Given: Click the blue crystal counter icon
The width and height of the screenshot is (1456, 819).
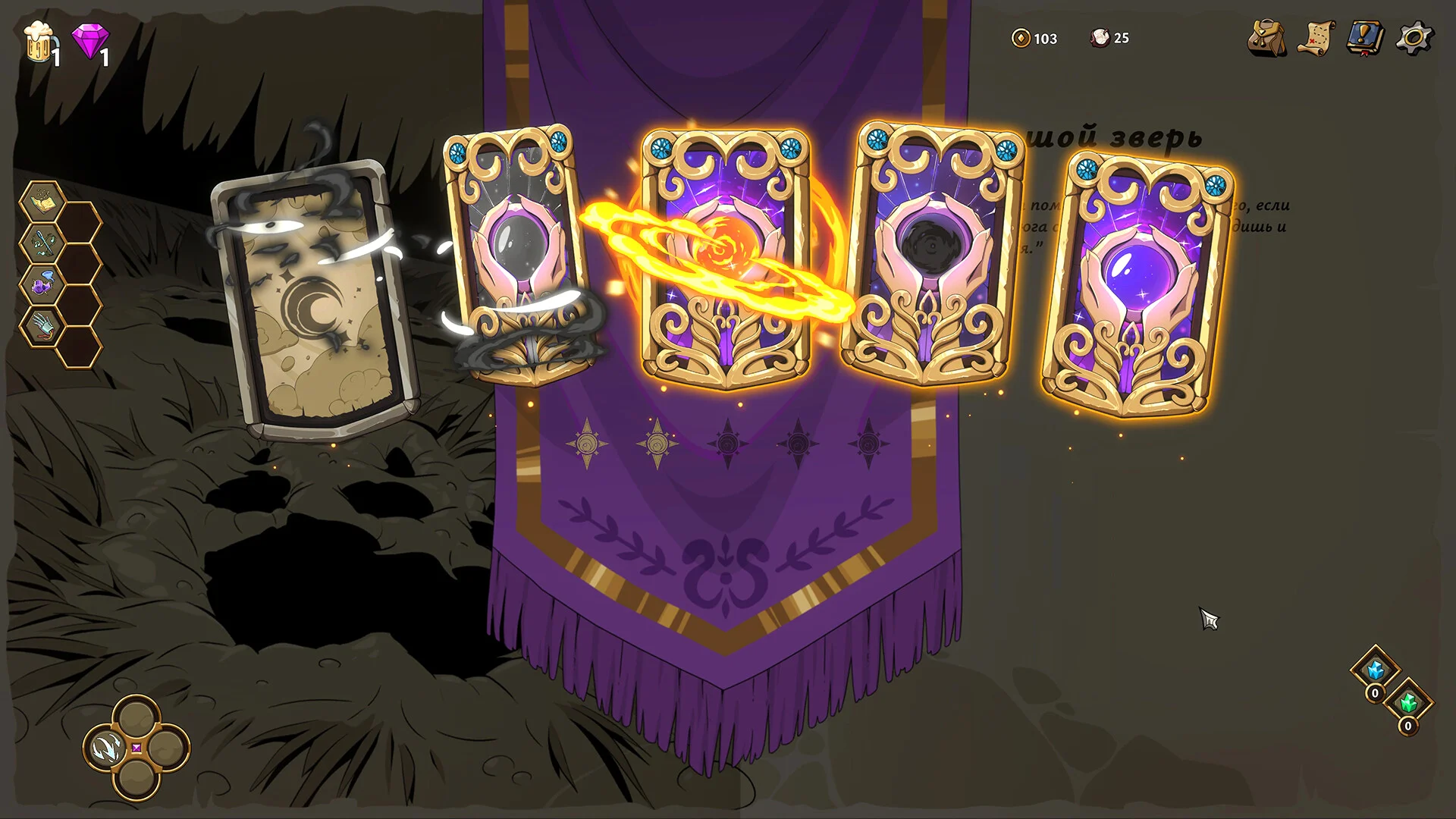Looking at the screenshot, I should [x=1375, y=670].
